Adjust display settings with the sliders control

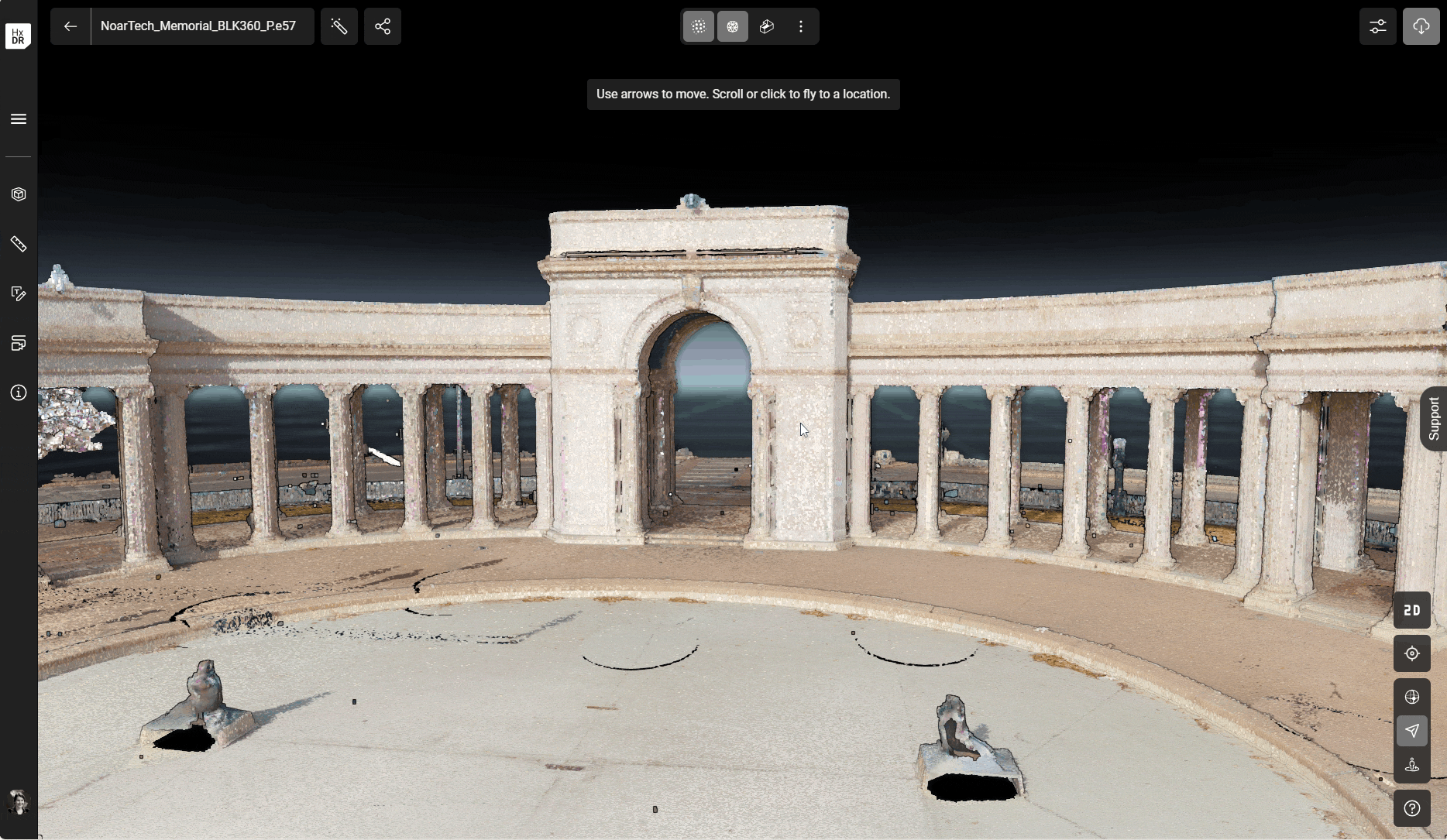(1378, 26)
